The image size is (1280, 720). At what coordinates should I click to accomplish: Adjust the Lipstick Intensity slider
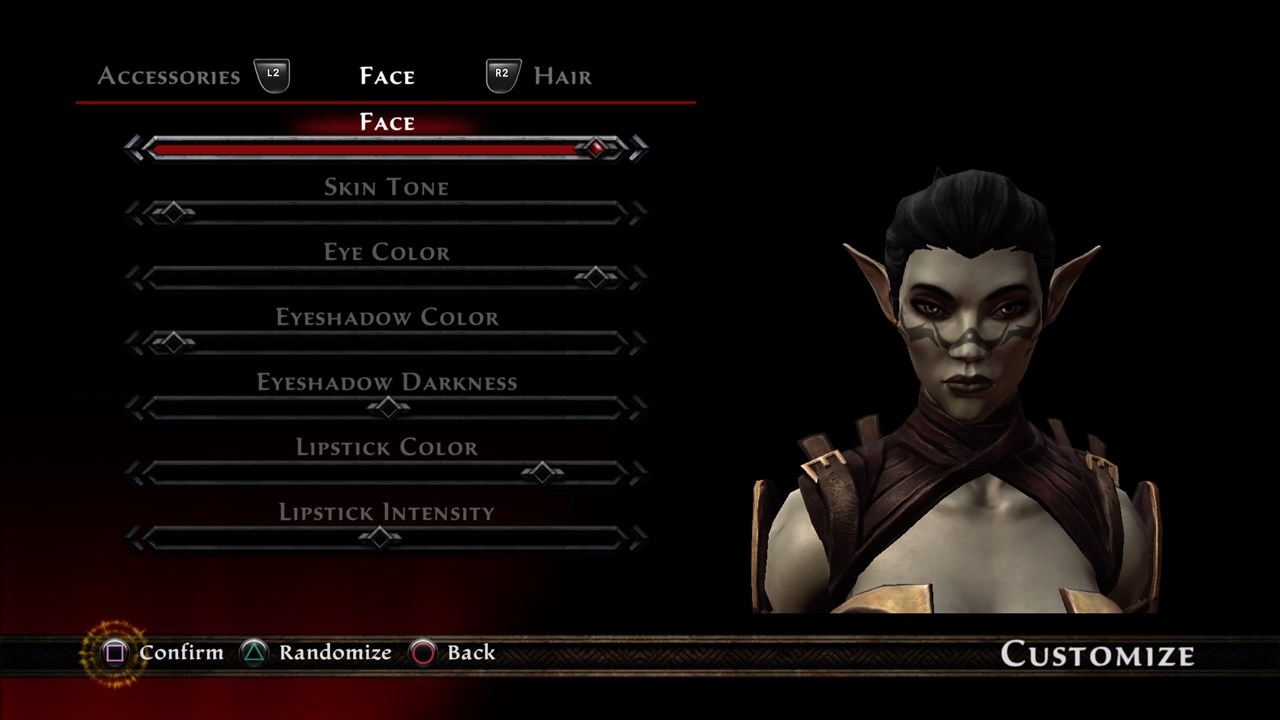click(379, 537)
